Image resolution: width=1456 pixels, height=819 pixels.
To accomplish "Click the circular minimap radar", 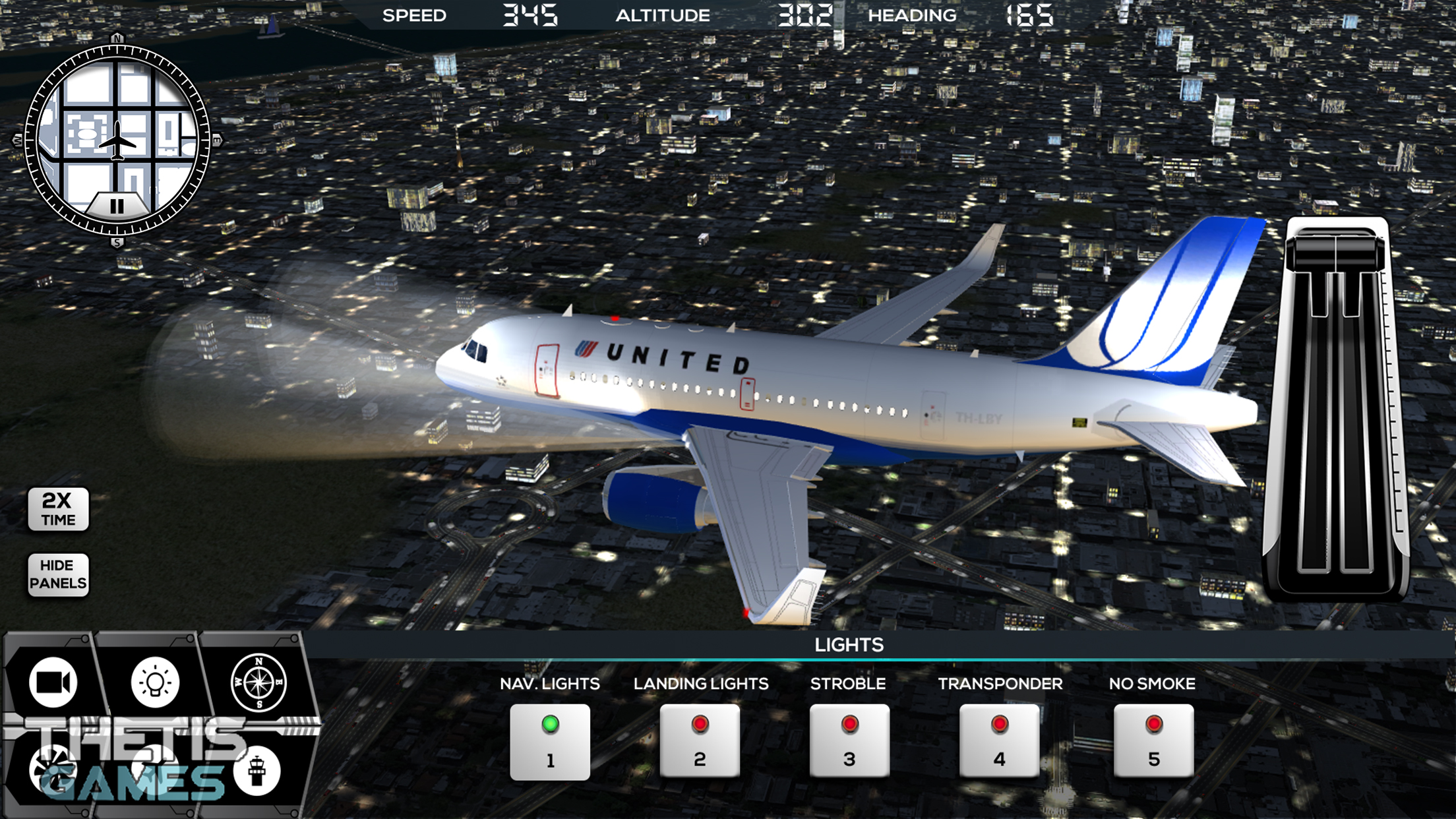I will [x=117, y=132].
